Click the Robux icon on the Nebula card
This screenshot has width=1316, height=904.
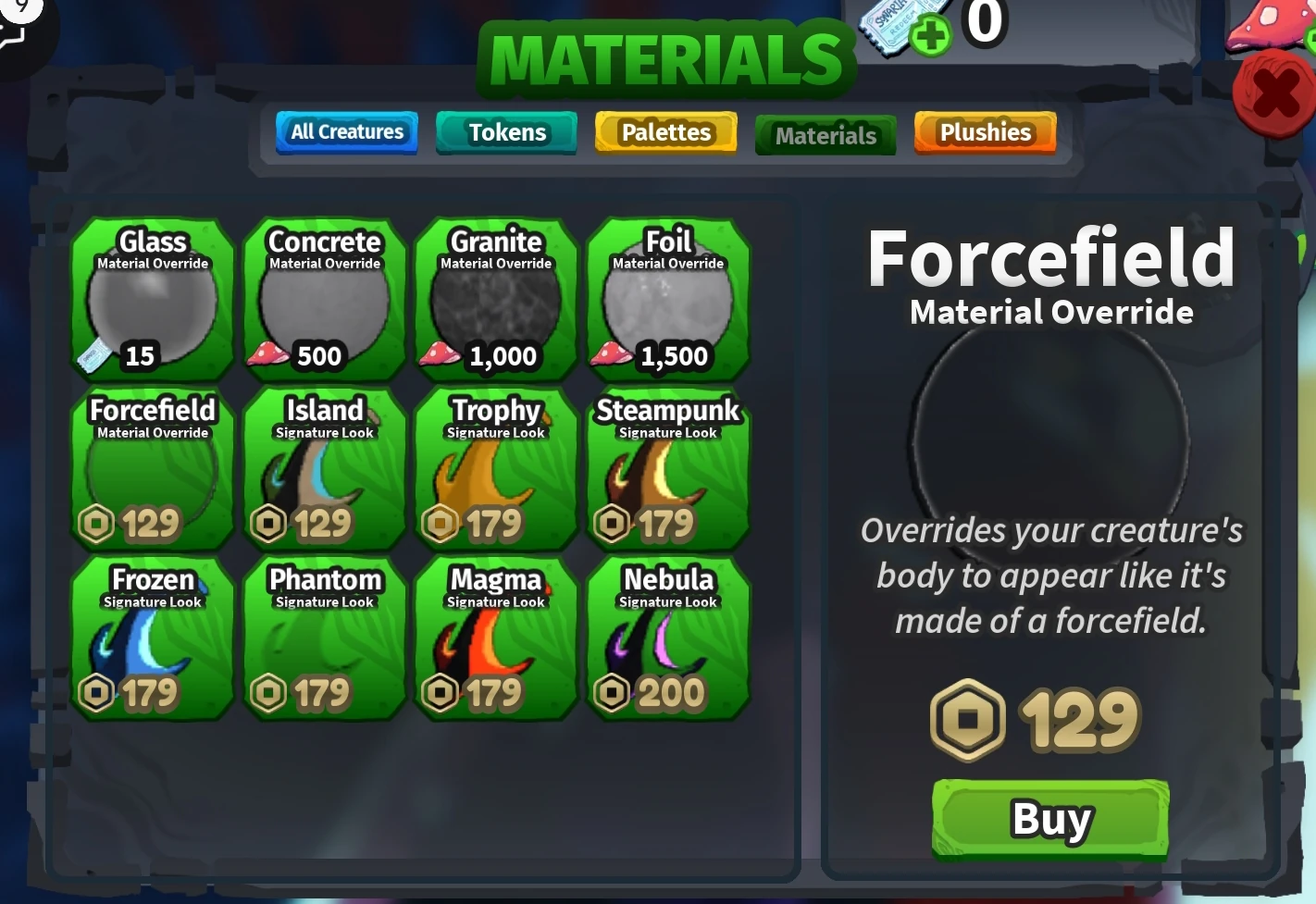coord(613,691)
